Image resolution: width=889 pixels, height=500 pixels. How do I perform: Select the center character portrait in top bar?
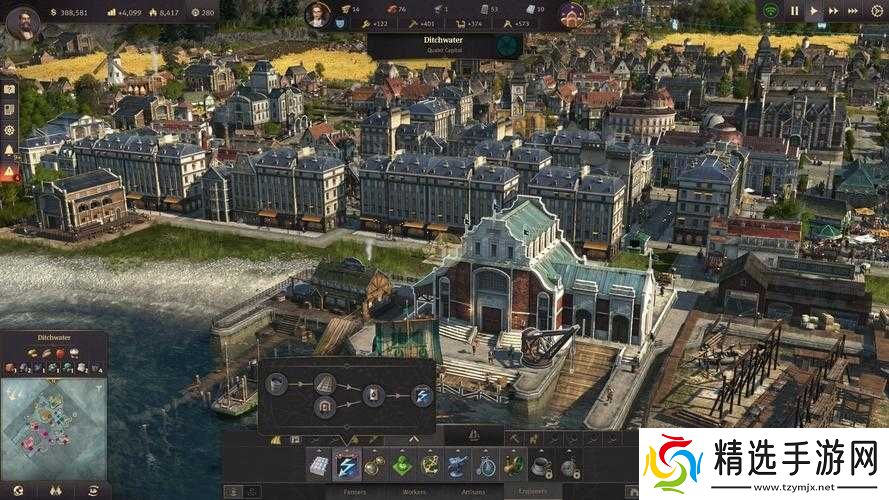317,14
